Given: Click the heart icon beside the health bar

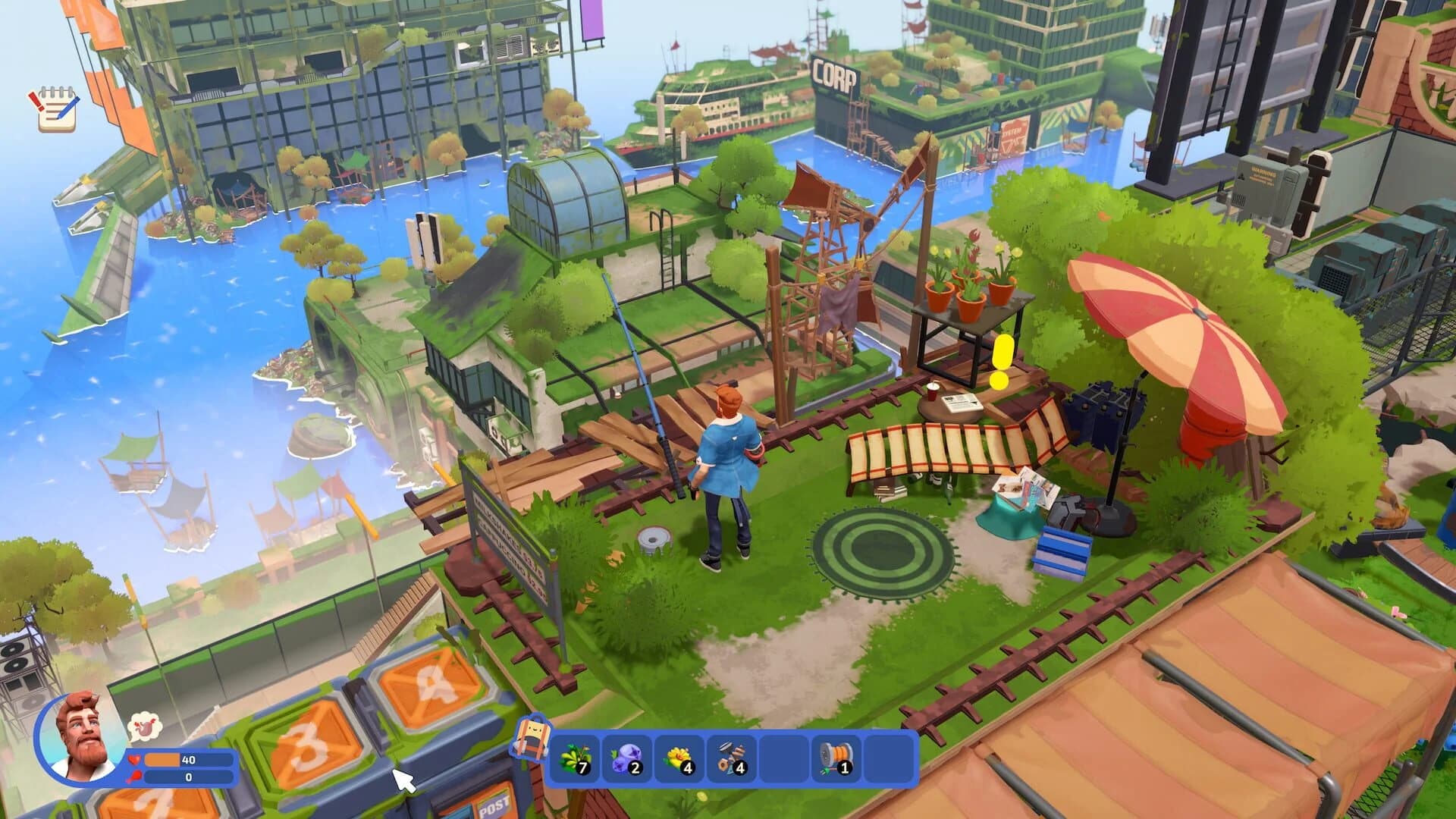Looking at the screenshot, I should point(134,759).
